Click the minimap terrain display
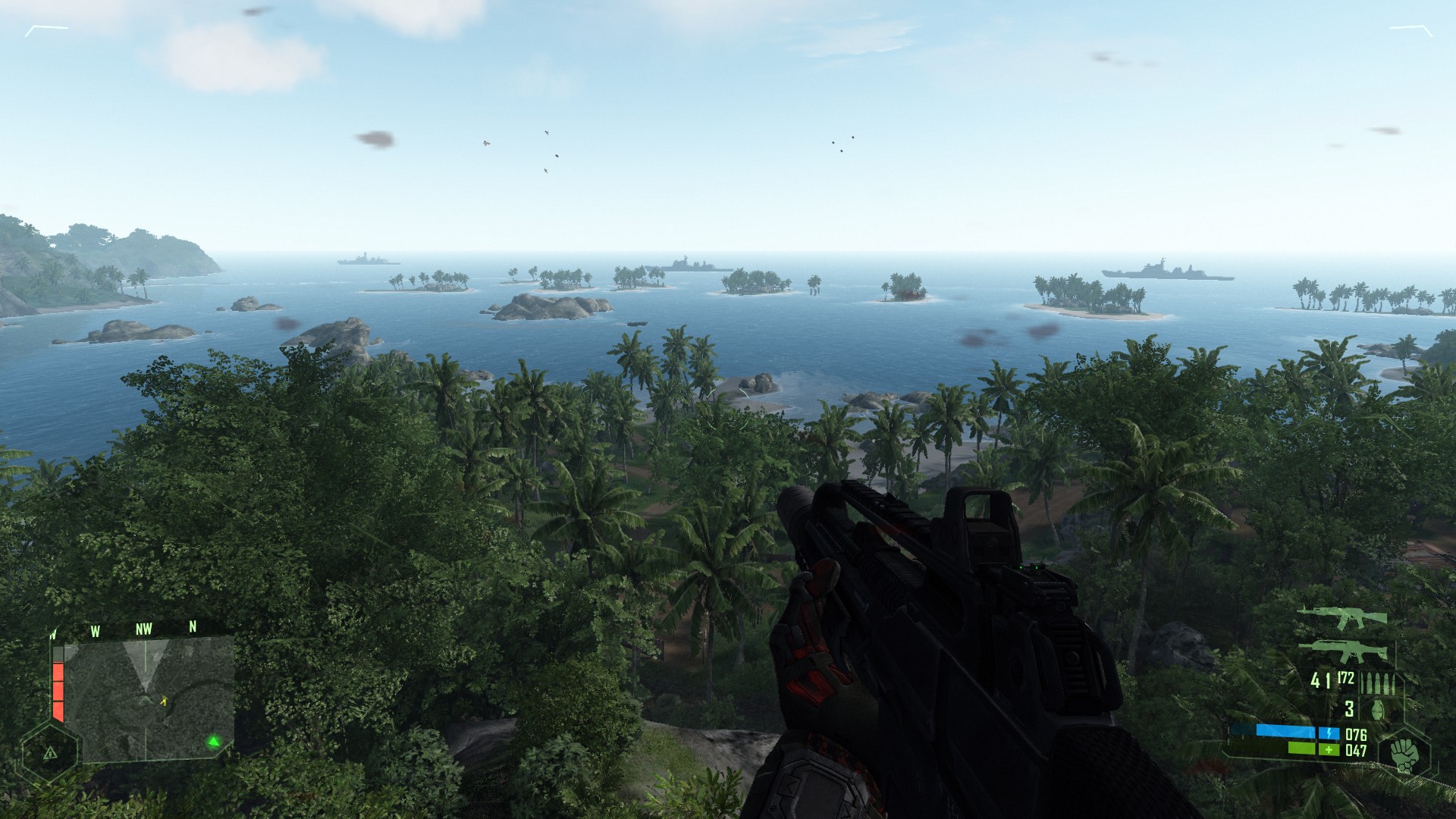 (x=149, y=698)
